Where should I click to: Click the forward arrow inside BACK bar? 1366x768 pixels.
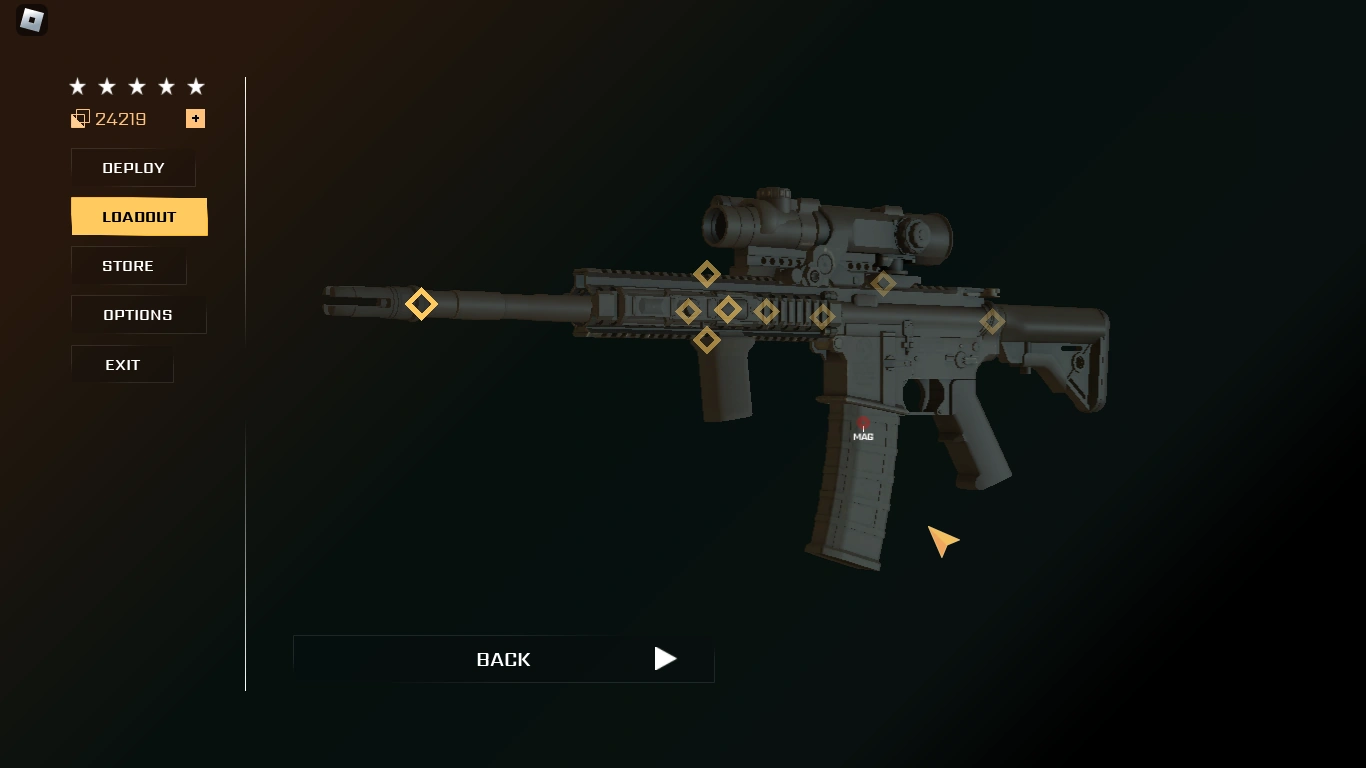pos(664,659)
